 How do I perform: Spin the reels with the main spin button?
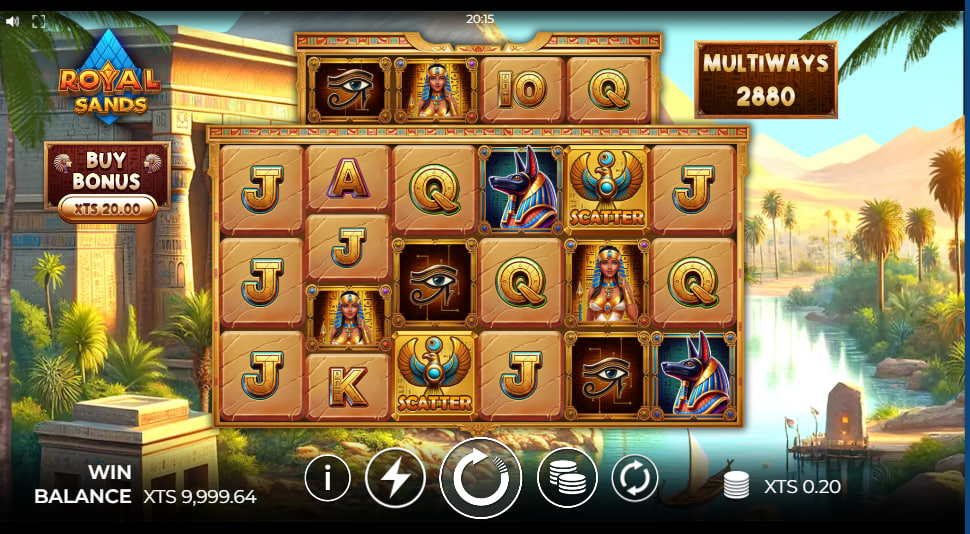481,478
